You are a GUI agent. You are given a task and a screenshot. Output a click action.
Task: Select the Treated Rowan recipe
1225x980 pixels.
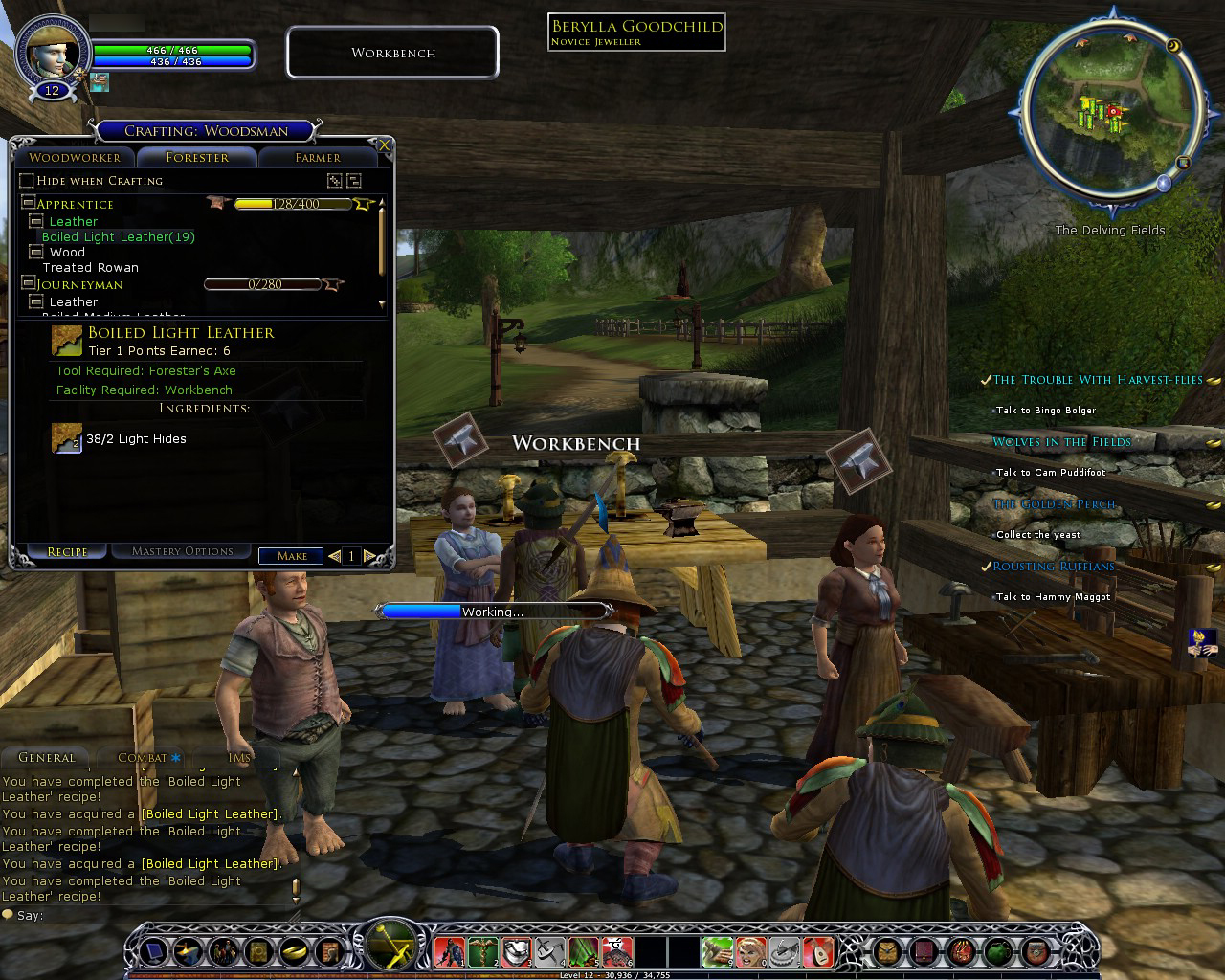click(91, 268)
